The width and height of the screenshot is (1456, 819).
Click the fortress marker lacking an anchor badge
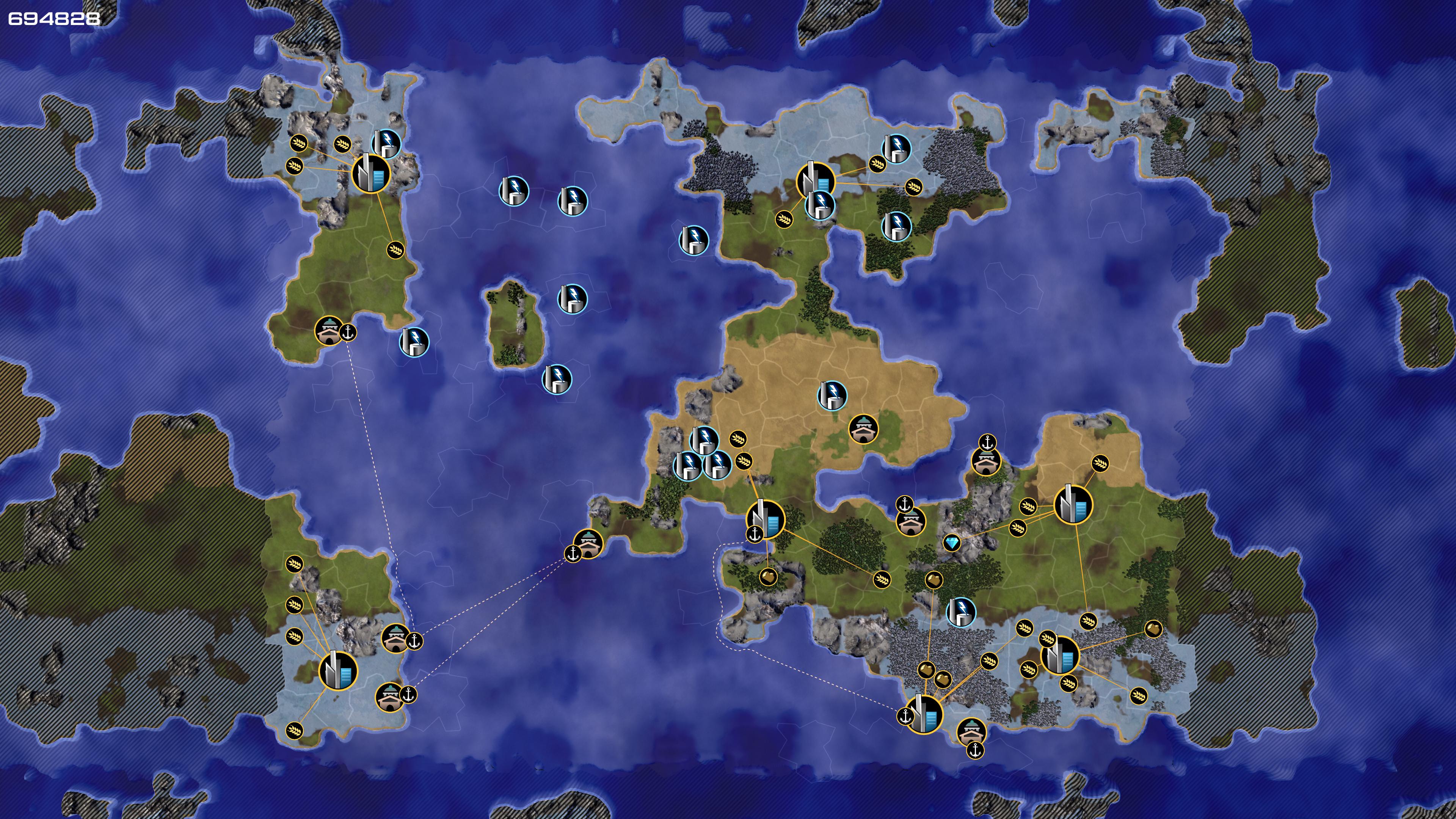pos(863,429)
